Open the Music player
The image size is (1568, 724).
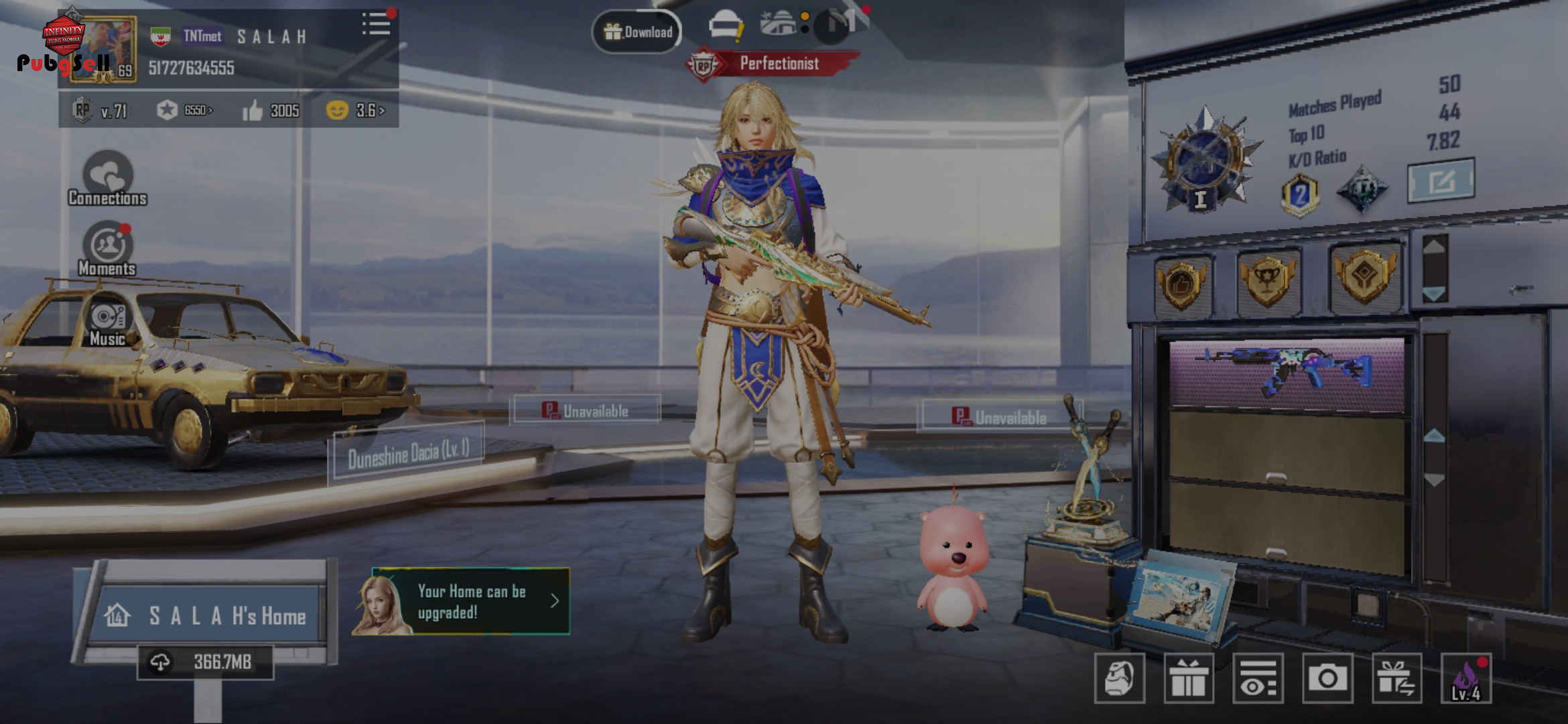107,322
